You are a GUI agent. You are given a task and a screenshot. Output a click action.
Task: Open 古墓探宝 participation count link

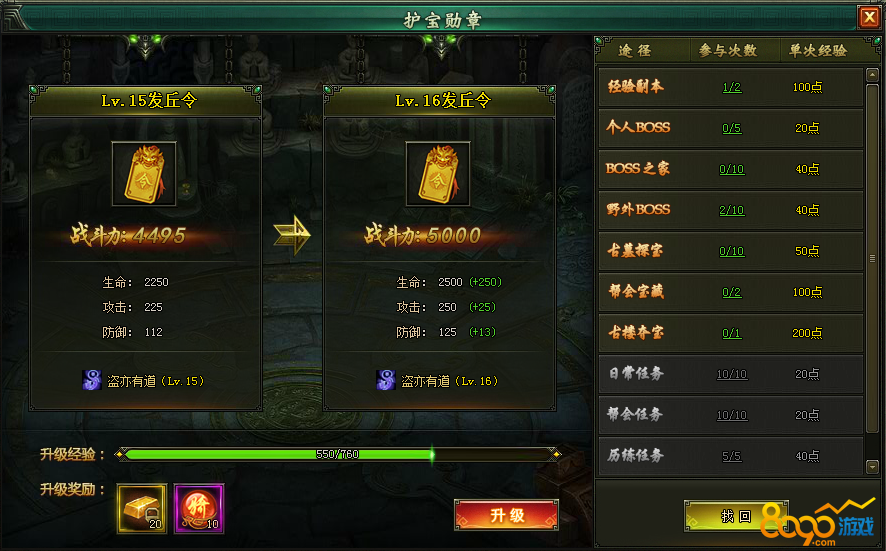731,251
